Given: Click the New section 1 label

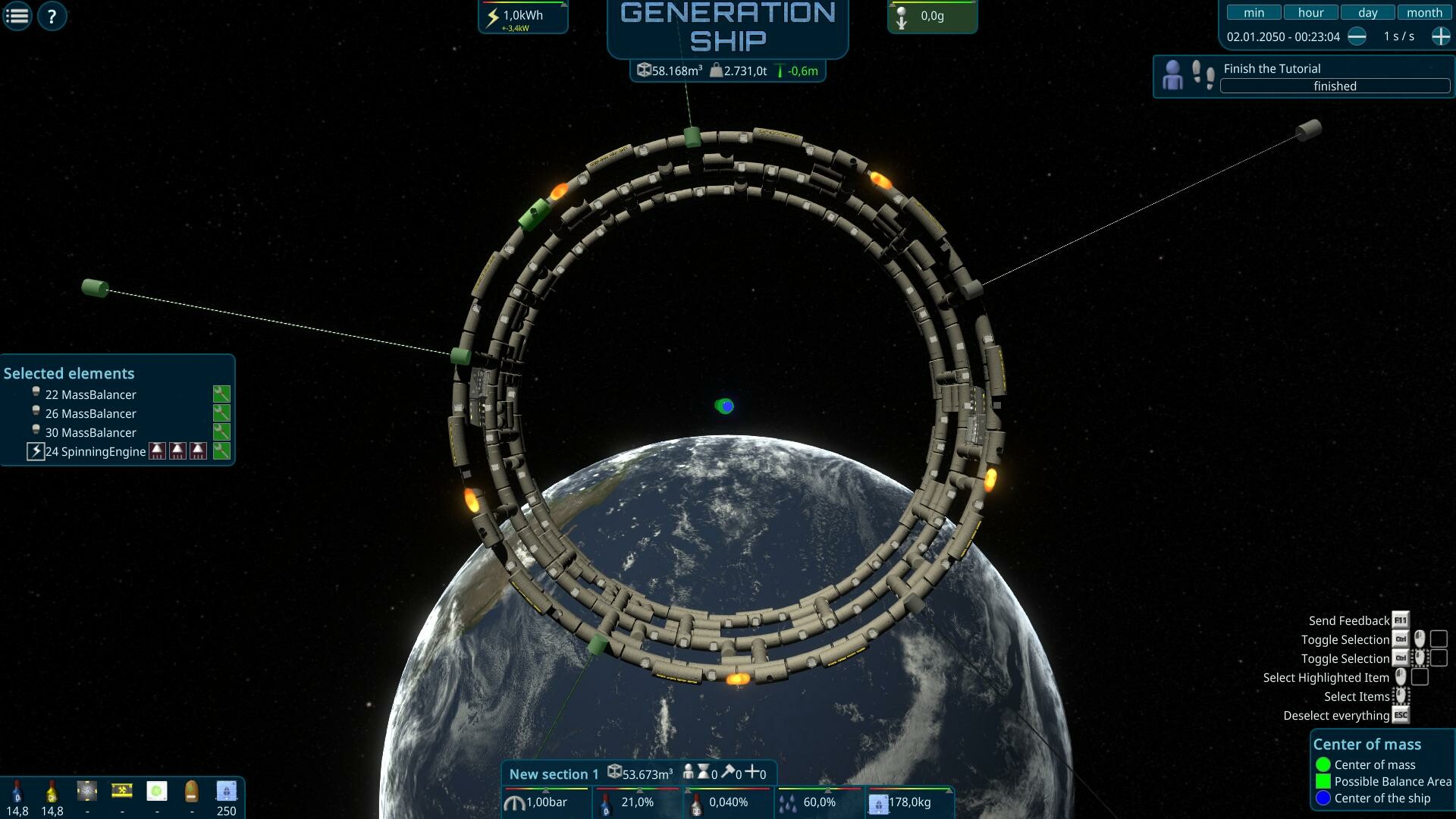Looking at the screenshot, I should (553, 773).
